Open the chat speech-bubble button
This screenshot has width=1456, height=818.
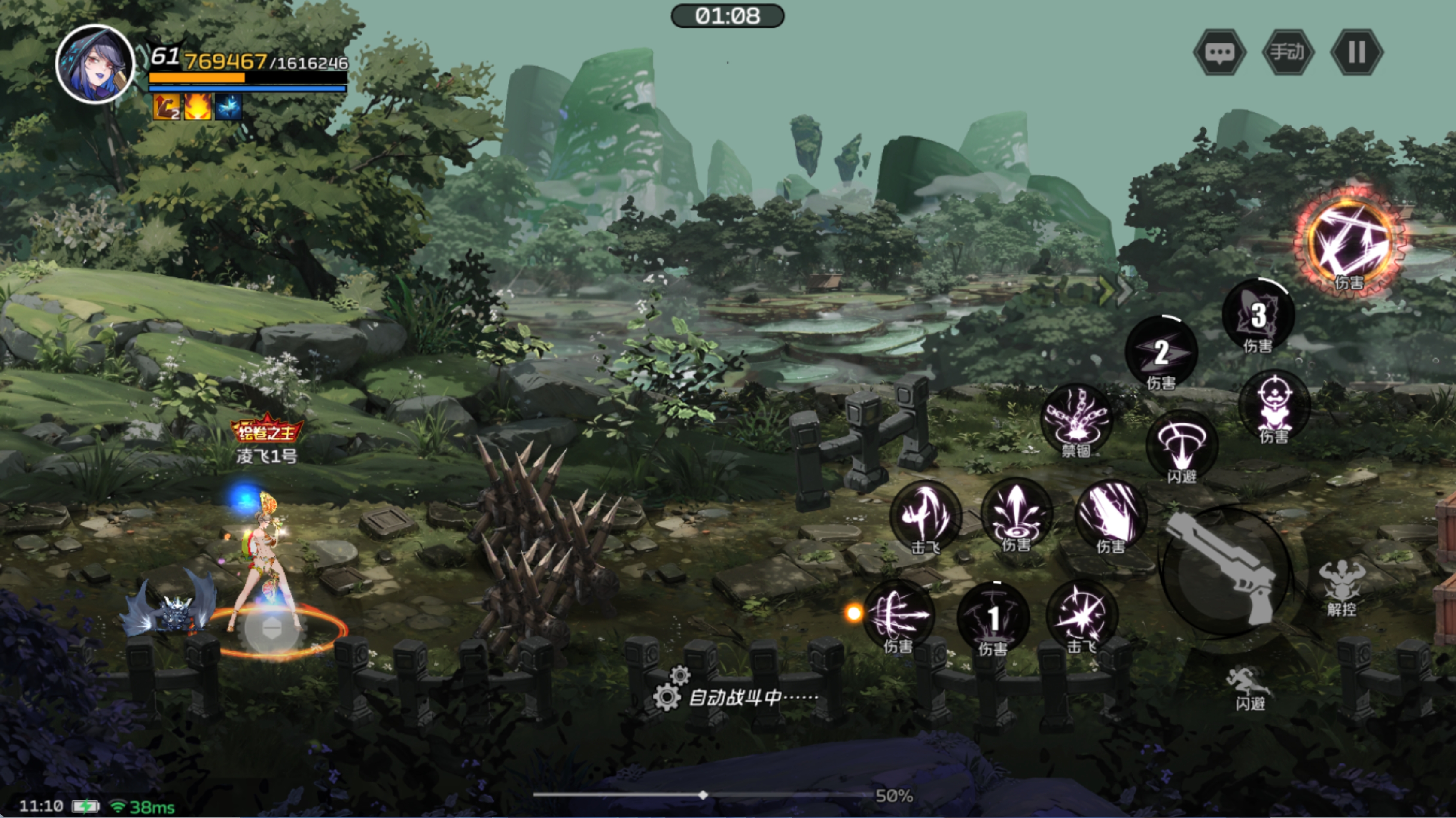tap(1219, 52)
